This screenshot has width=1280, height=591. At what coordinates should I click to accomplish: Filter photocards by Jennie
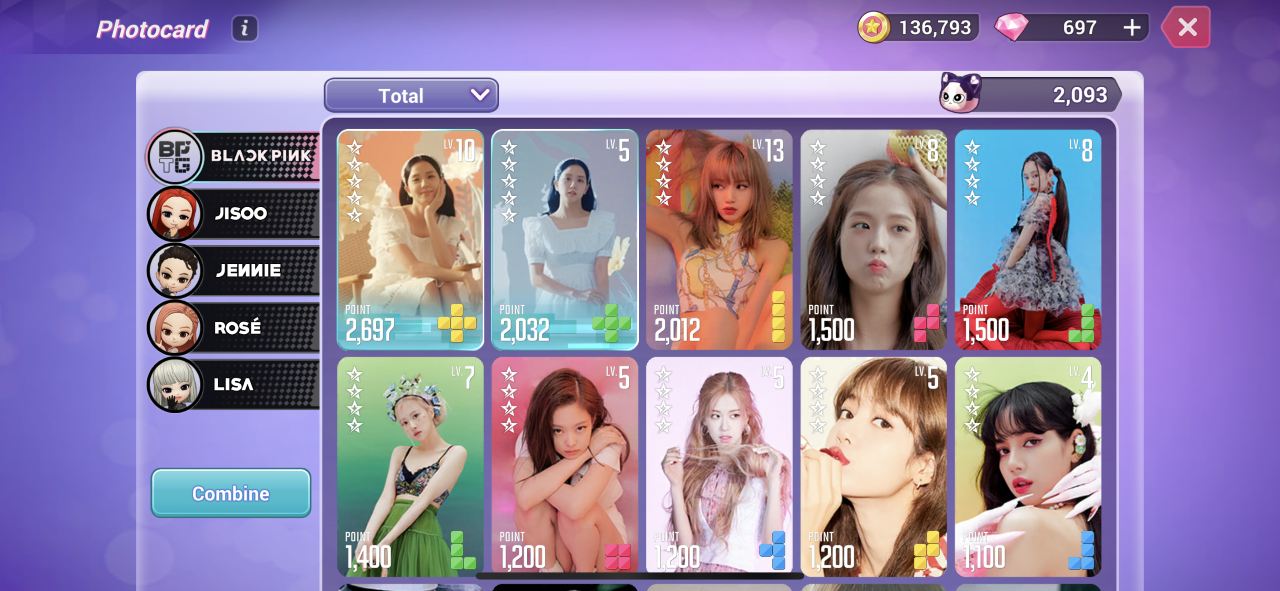tap(233, 270)
